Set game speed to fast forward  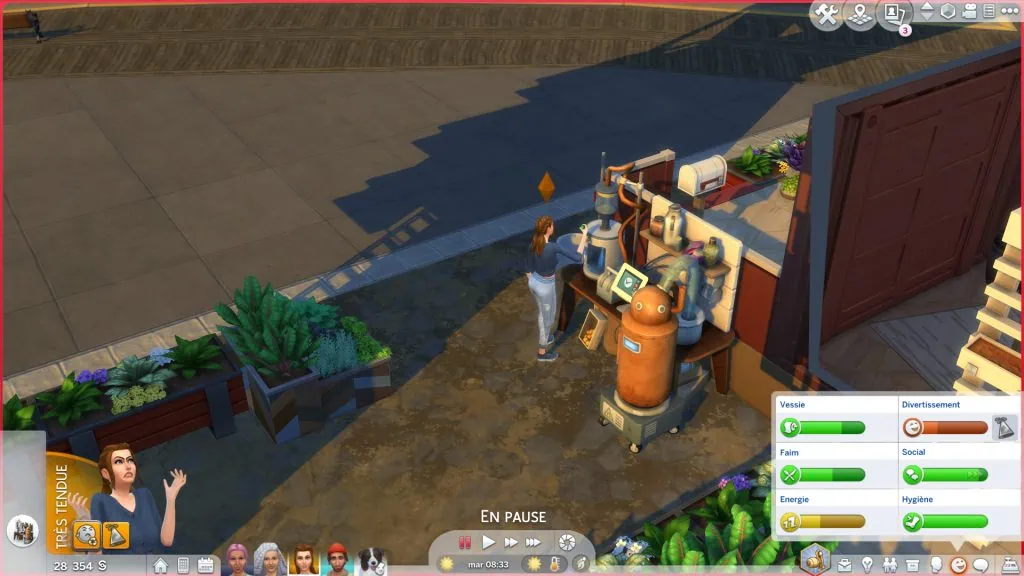(x=511, y=542)
